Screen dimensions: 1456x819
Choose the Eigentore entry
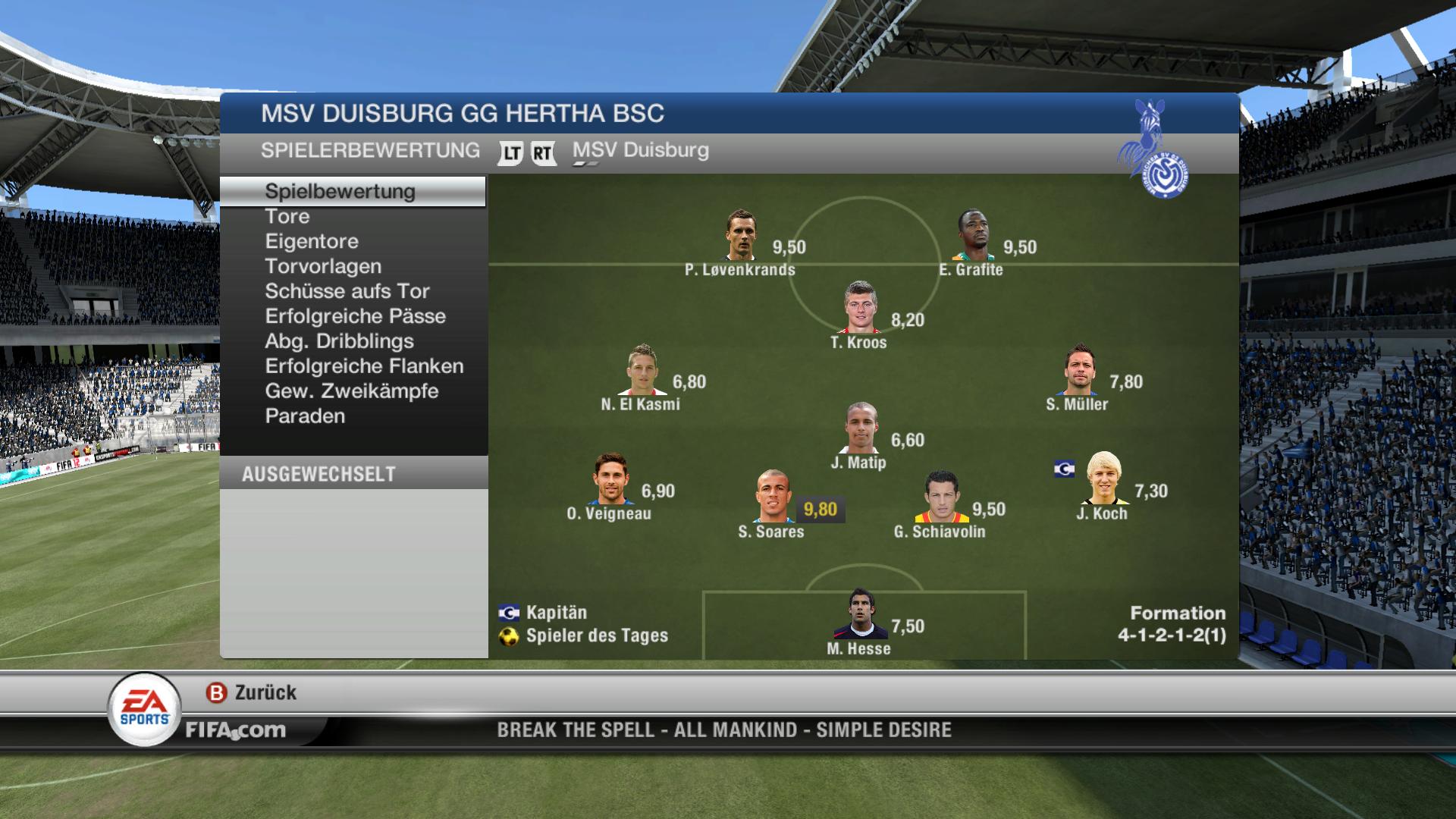coord(312,242)
